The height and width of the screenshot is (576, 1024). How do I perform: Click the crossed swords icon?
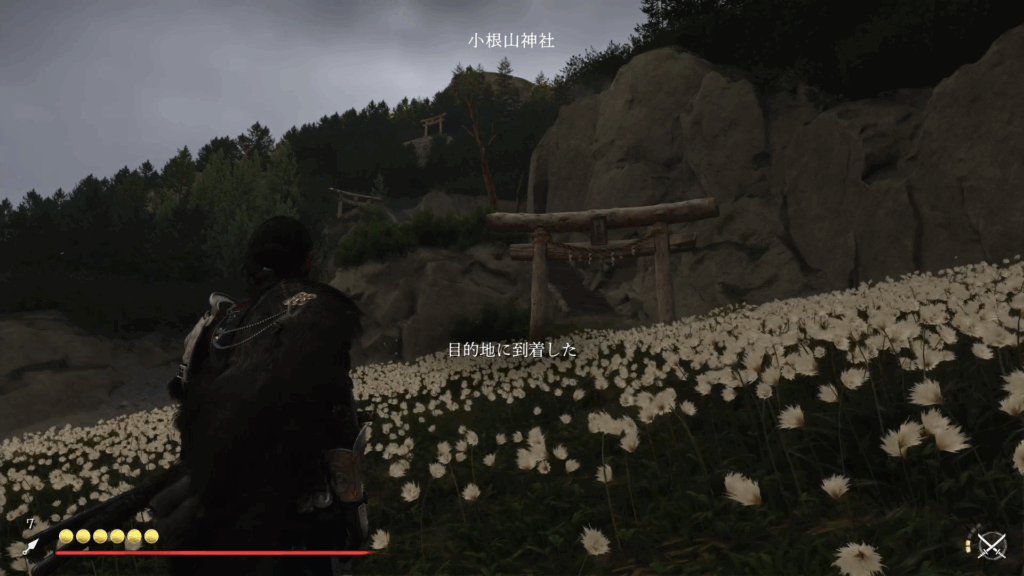pyautogui.click(x=991, y=545)
